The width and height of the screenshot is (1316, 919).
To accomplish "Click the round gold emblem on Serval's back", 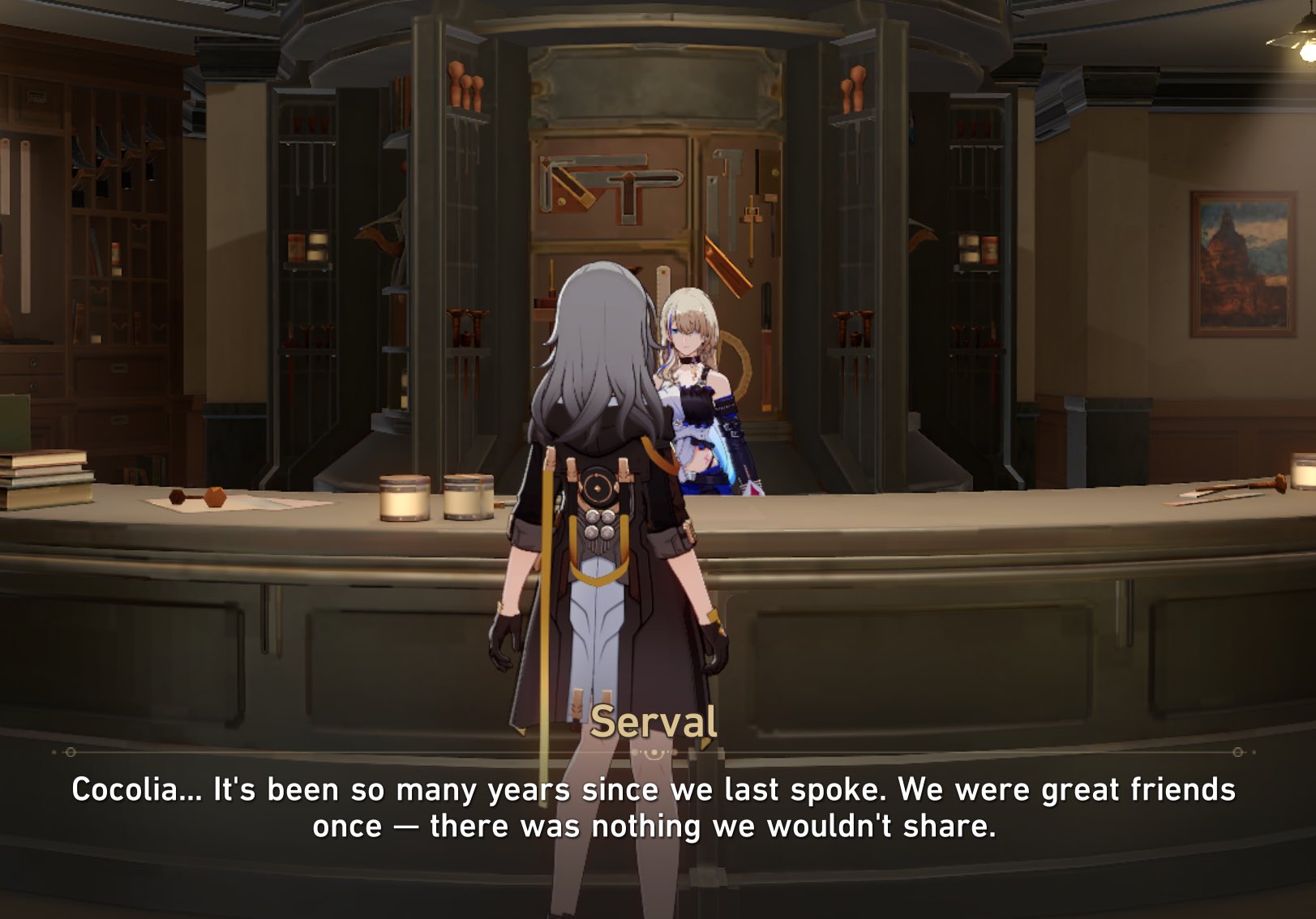I will (x=599, y=488).
